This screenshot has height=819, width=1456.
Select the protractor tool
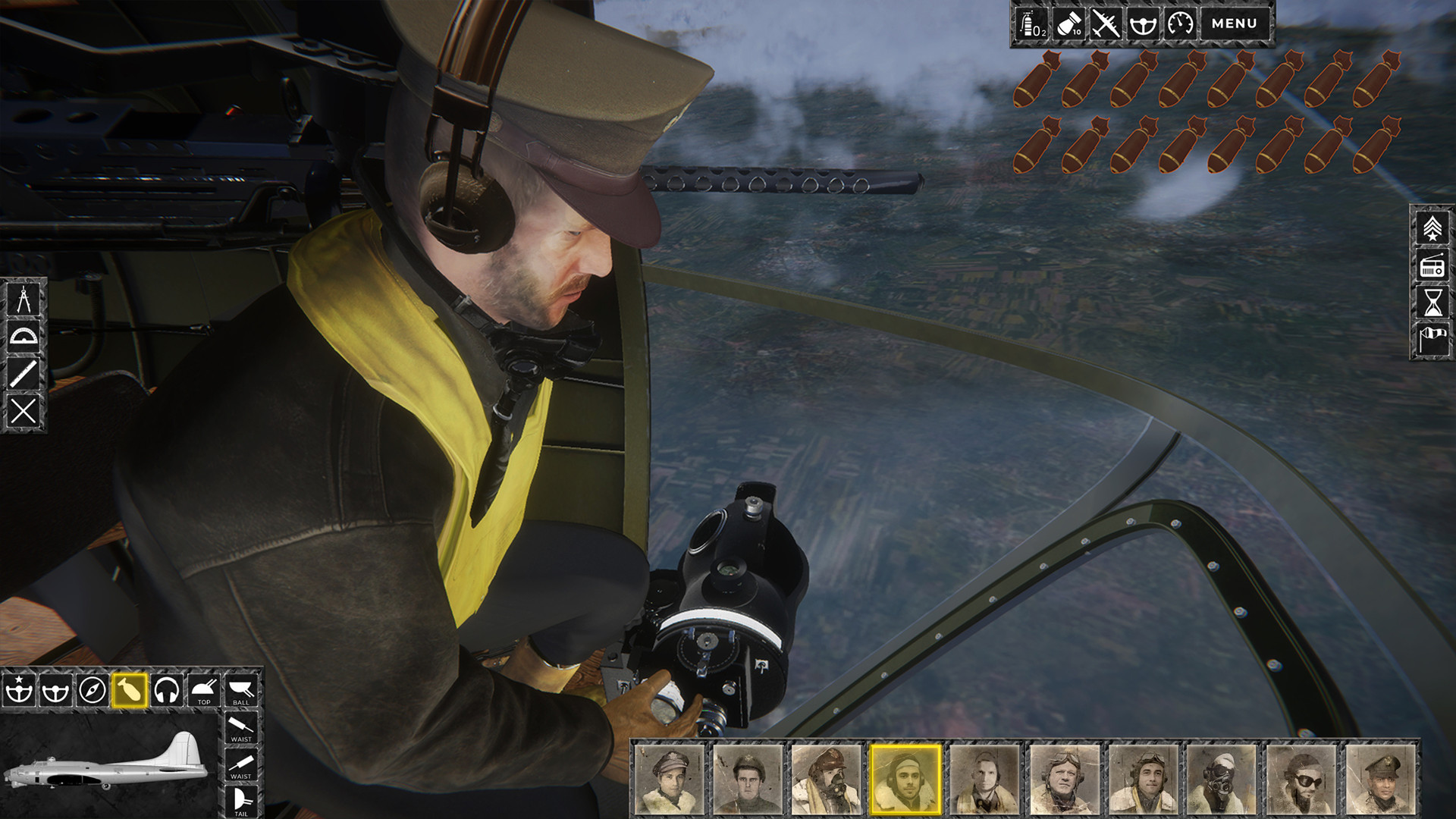click(x=25, y=337)
